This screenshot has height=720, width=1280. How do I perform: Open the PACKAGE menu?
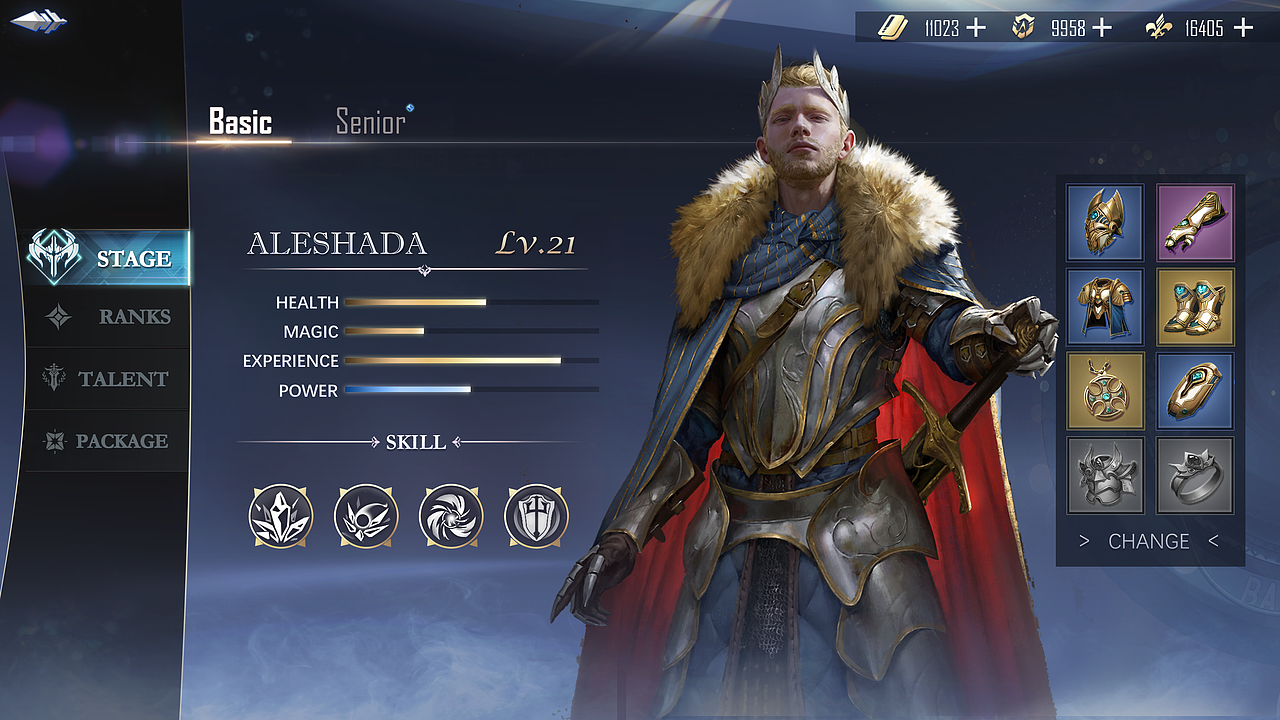(108, 441)
